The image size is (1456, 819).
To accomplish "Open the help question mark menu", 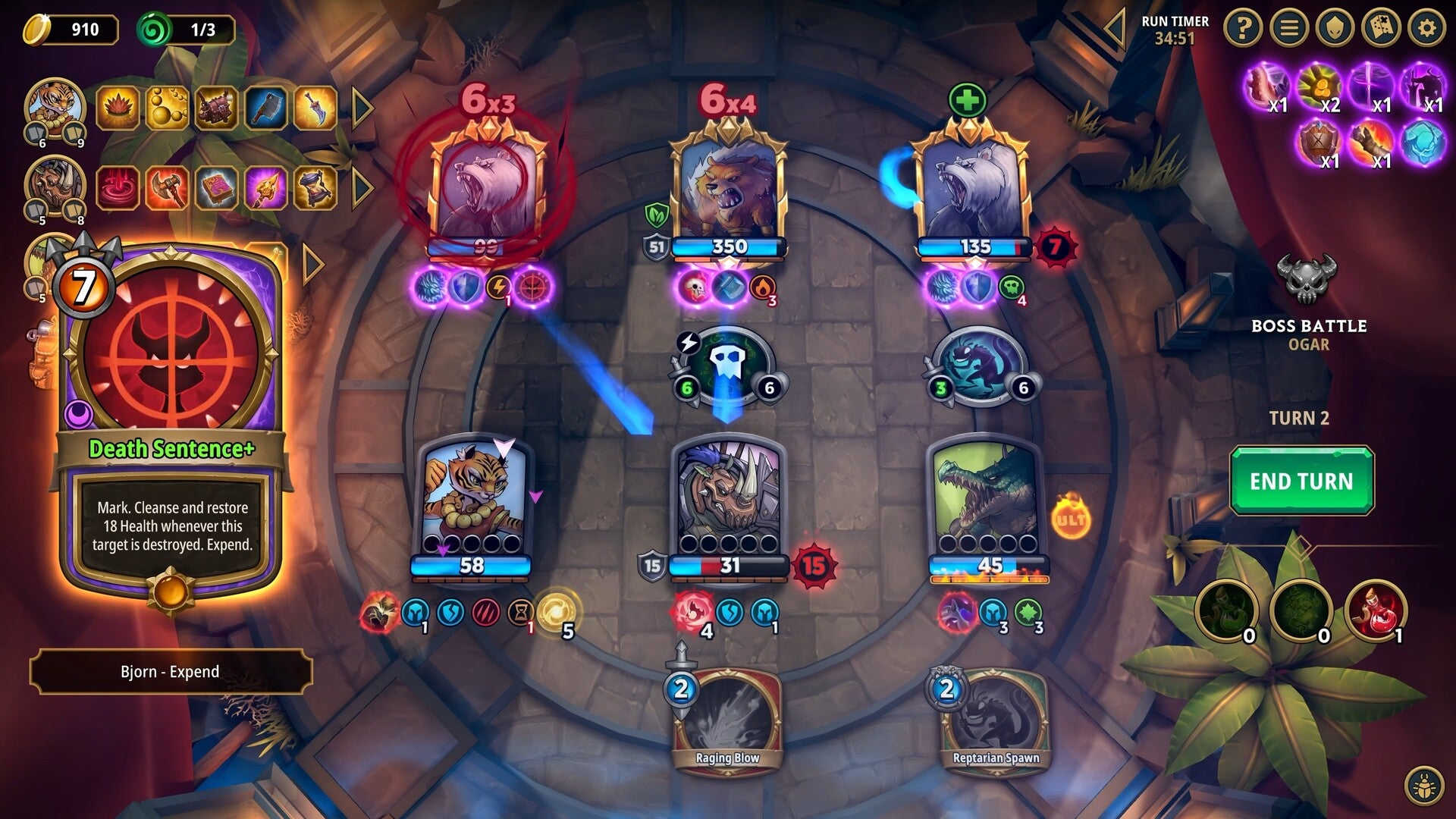I will click(x=1243, y=29).
